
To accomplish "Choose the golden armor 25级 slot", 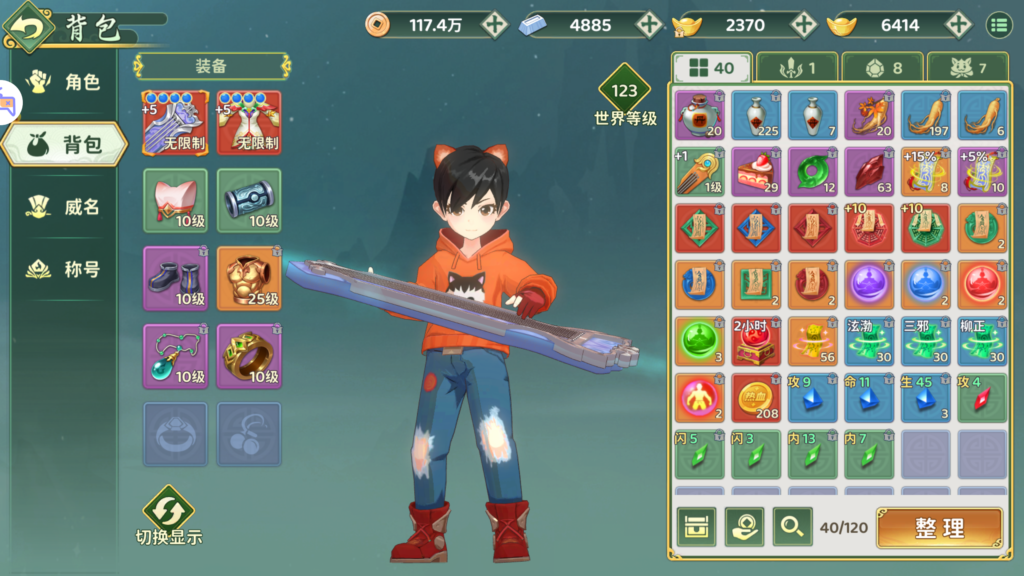I will click(x=249, y=278).
